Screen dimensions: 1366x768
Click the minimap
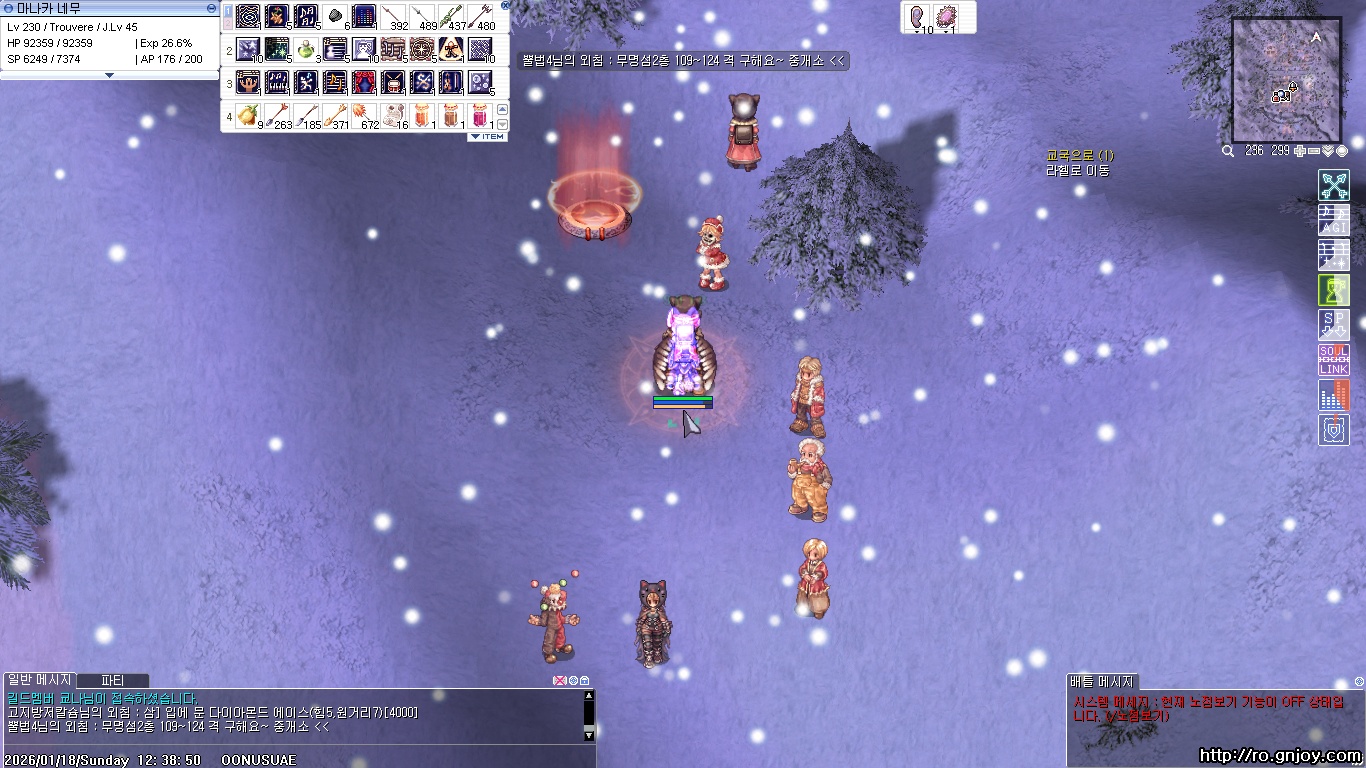point(1286,80)
